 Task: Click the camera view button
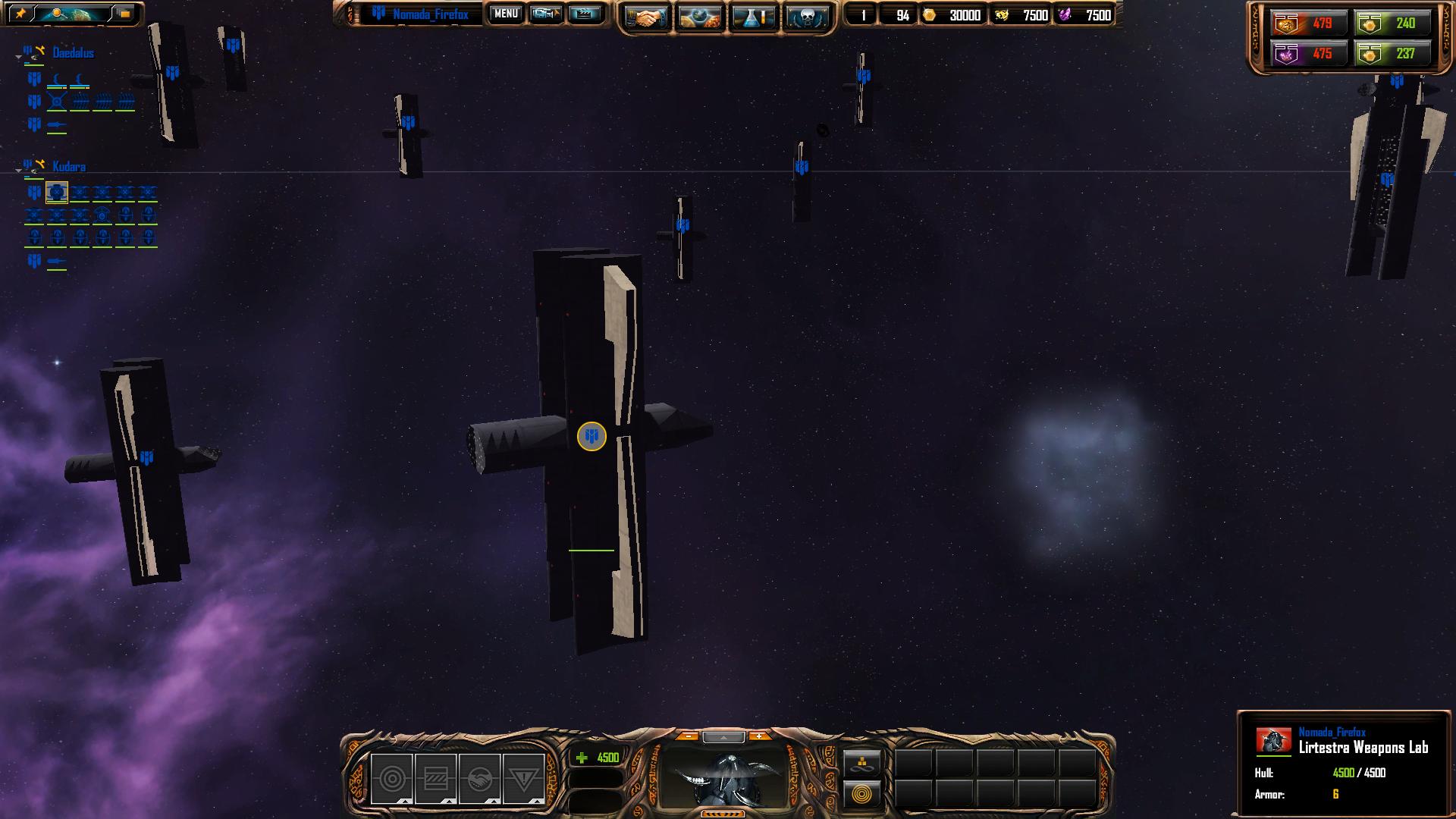[x=545, y=14]
